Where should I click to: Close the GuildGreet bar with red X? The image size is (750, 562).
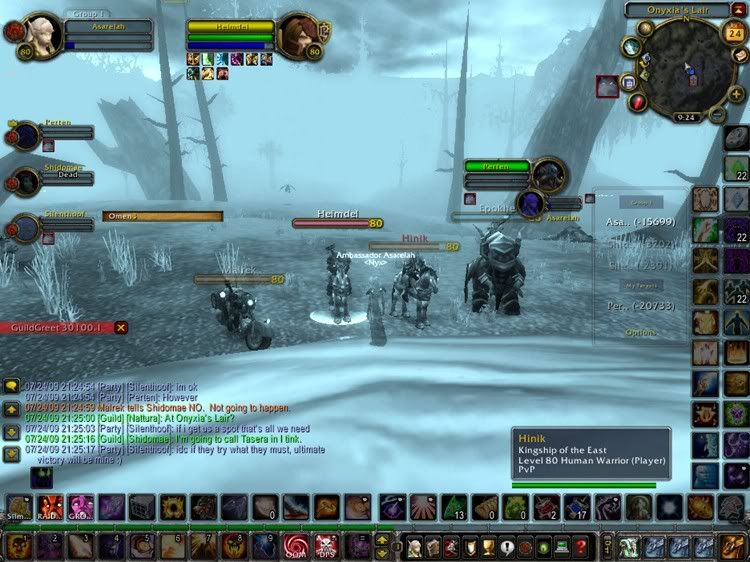[121, 327]
